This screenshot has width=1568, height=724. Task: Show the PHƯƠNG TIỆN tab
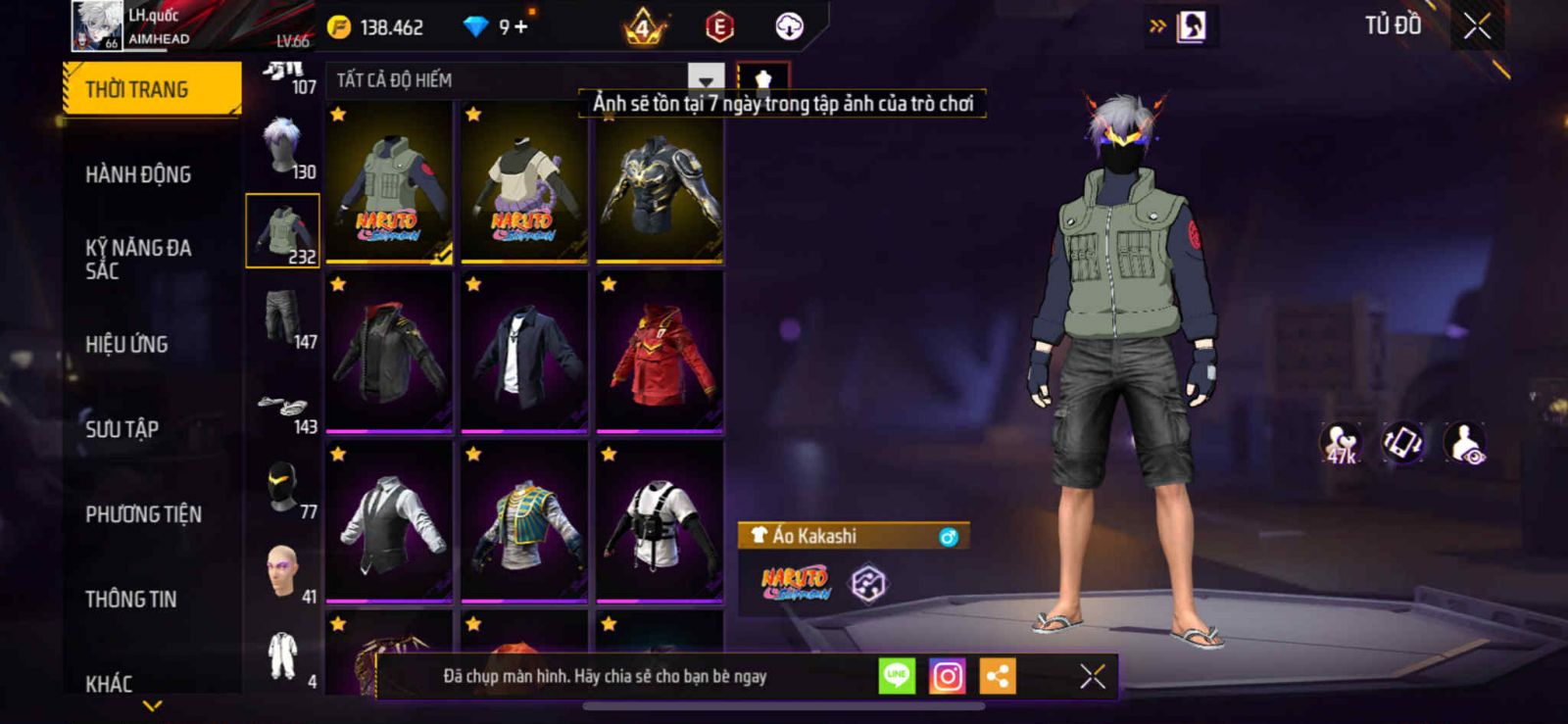pyautogui.click(x=143, y=514)
